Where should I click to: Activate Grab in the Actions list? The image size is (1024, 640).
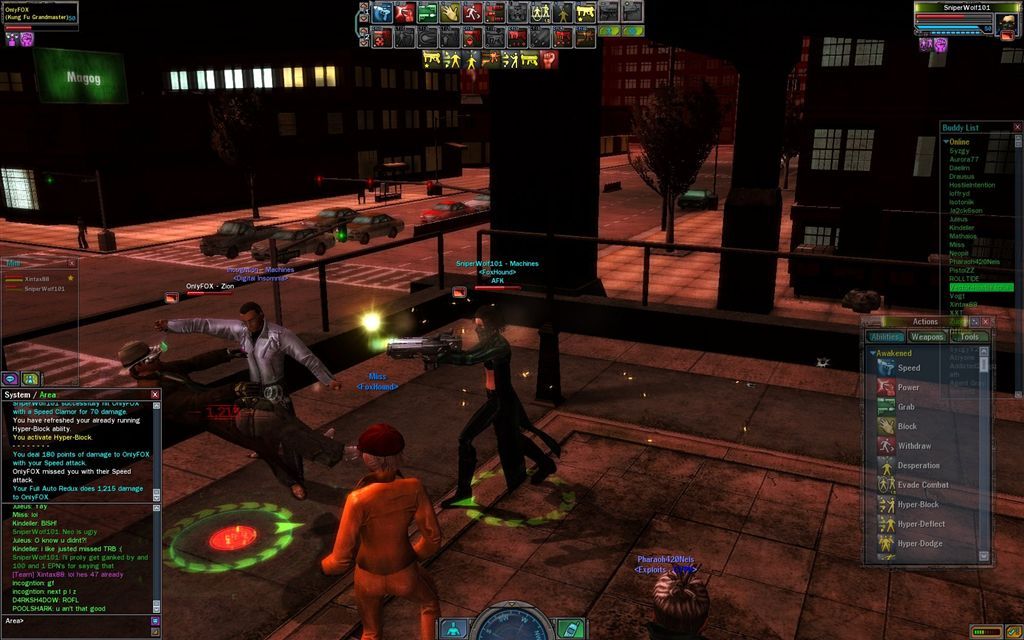point(906,407)
